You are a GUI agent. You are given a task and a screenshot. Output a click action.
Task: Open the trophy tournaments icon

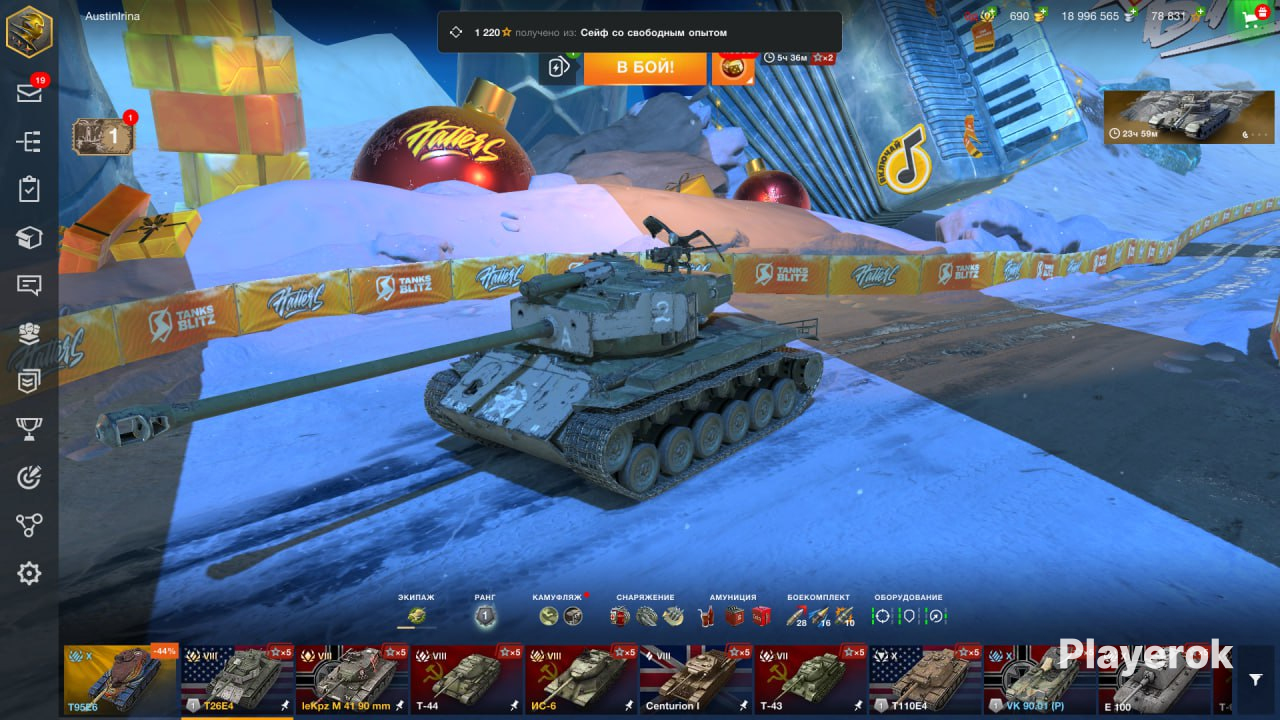(29, 429)
